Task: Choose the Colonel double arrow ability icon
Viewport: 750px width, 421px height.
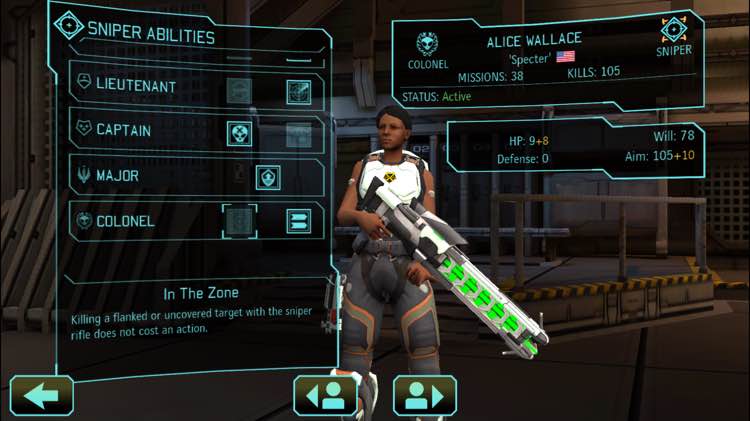Action: pos(298,221)
